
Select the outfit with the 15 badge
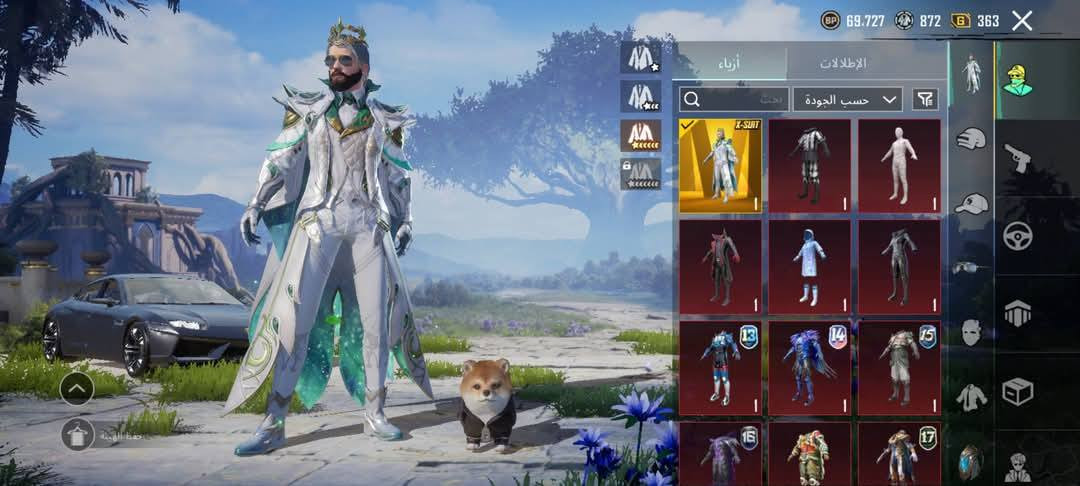tap(899, 368)
